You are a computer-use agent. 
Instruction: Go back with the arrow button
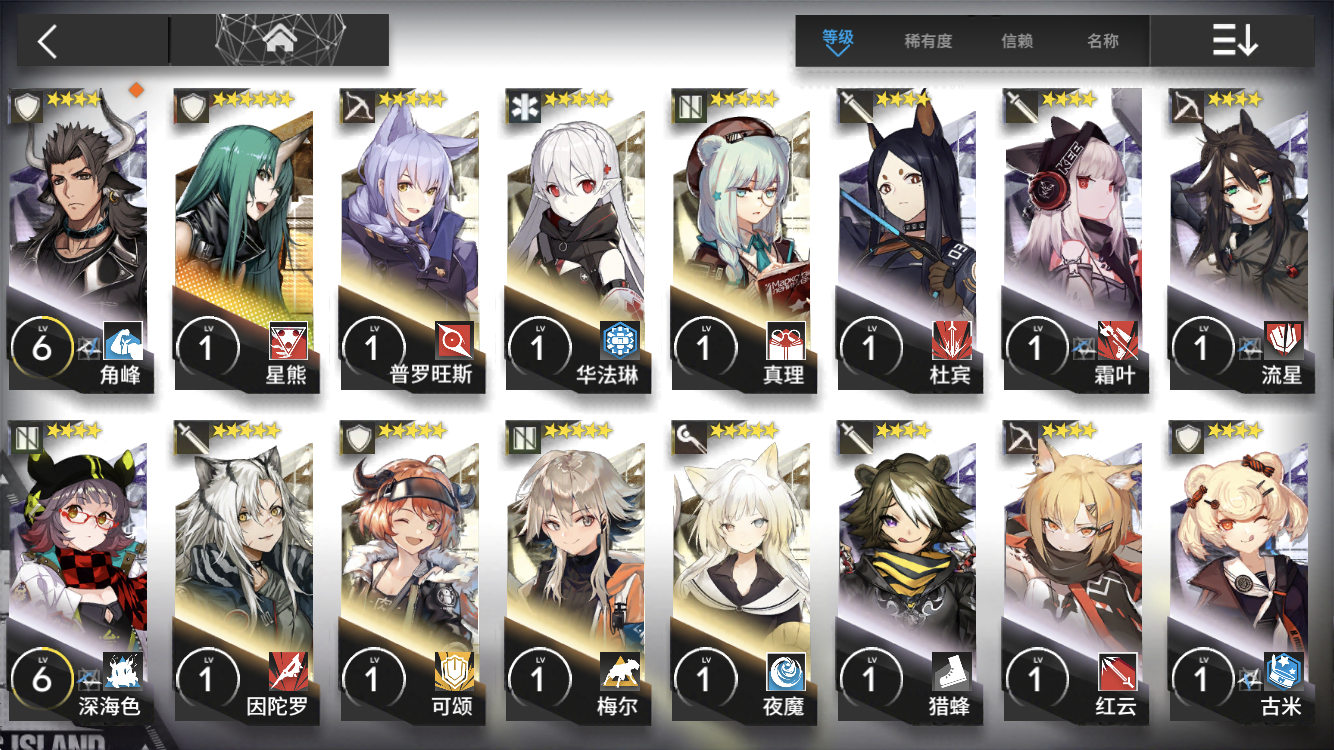[47, 41]
